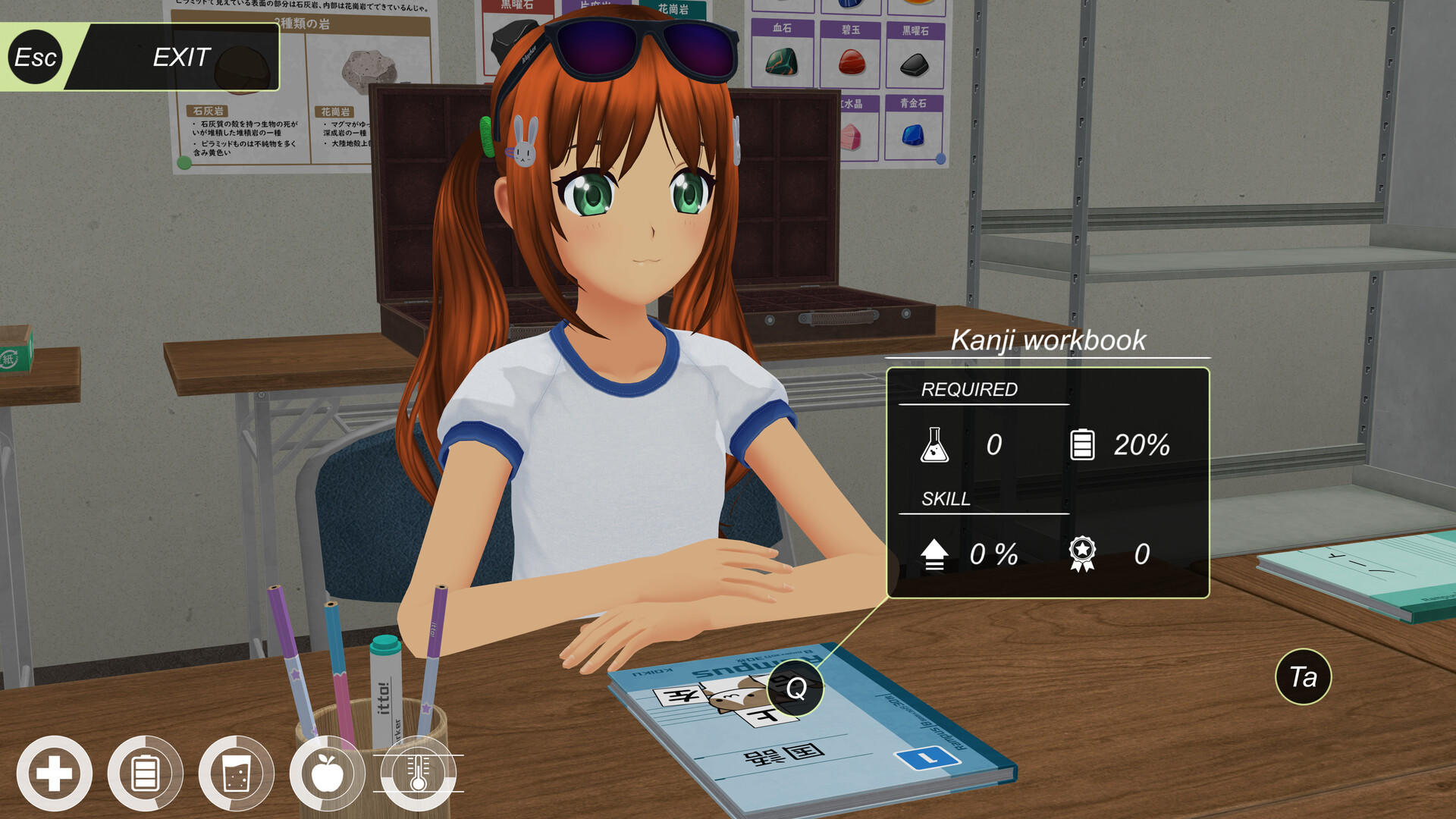Click the Ta prompt near the desk edge

click(1302, 677)
